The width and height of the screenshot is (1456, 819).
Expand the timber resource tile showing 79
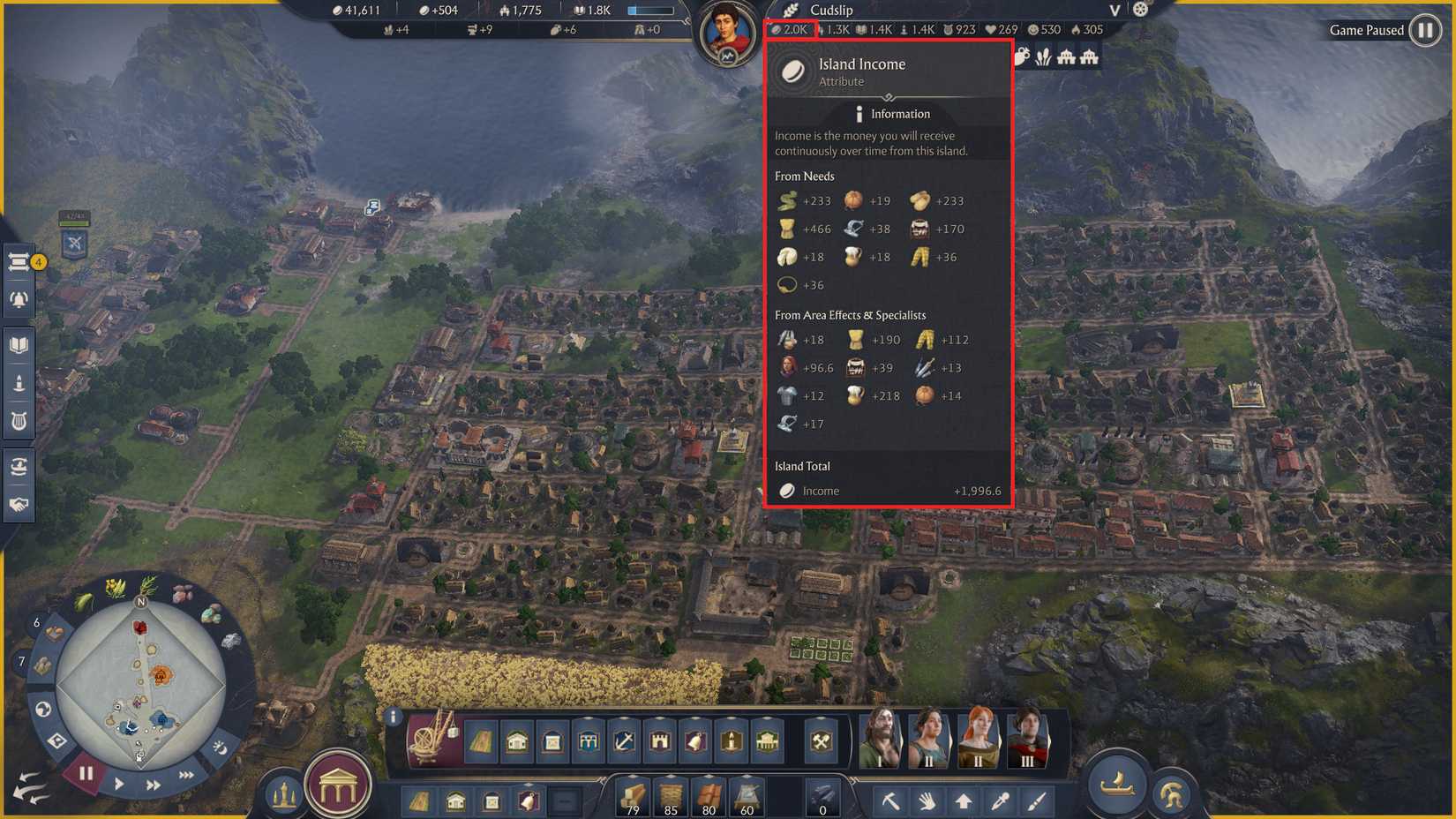point(633,776)
